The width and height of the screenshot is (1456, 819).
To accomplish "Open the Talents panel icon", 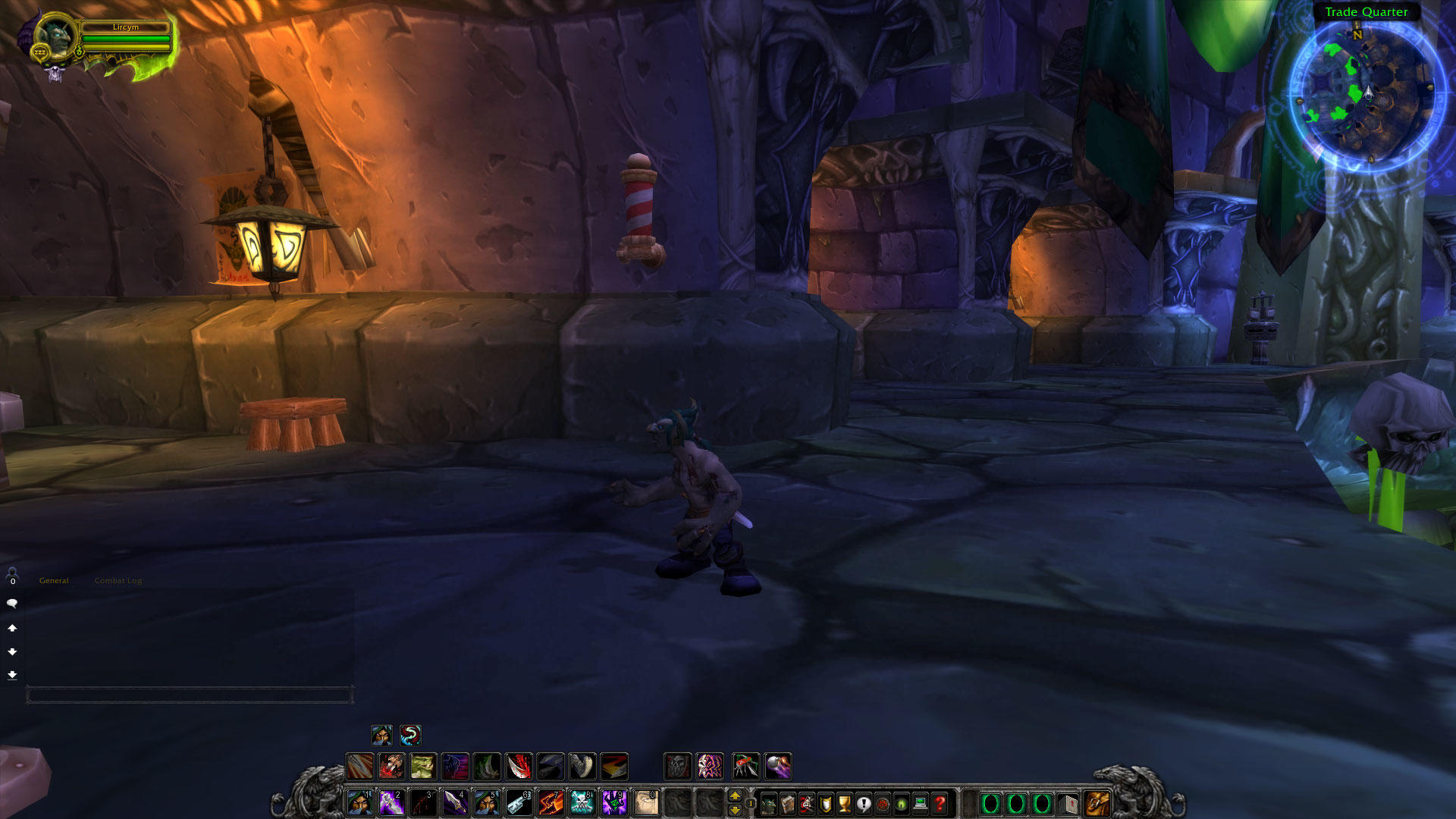I will click(807, 805).
